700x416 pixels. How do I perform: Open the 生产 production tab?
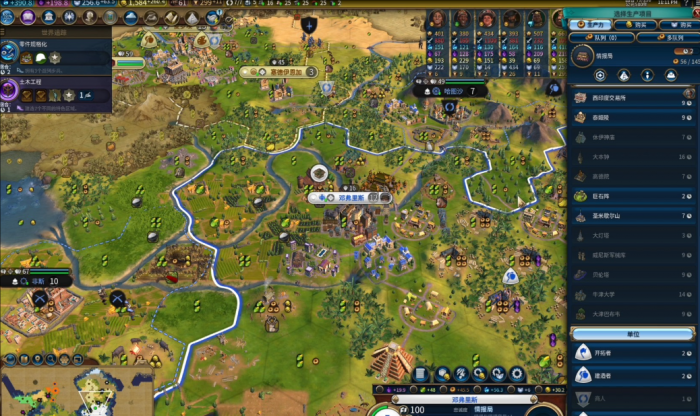click(599, 24)
